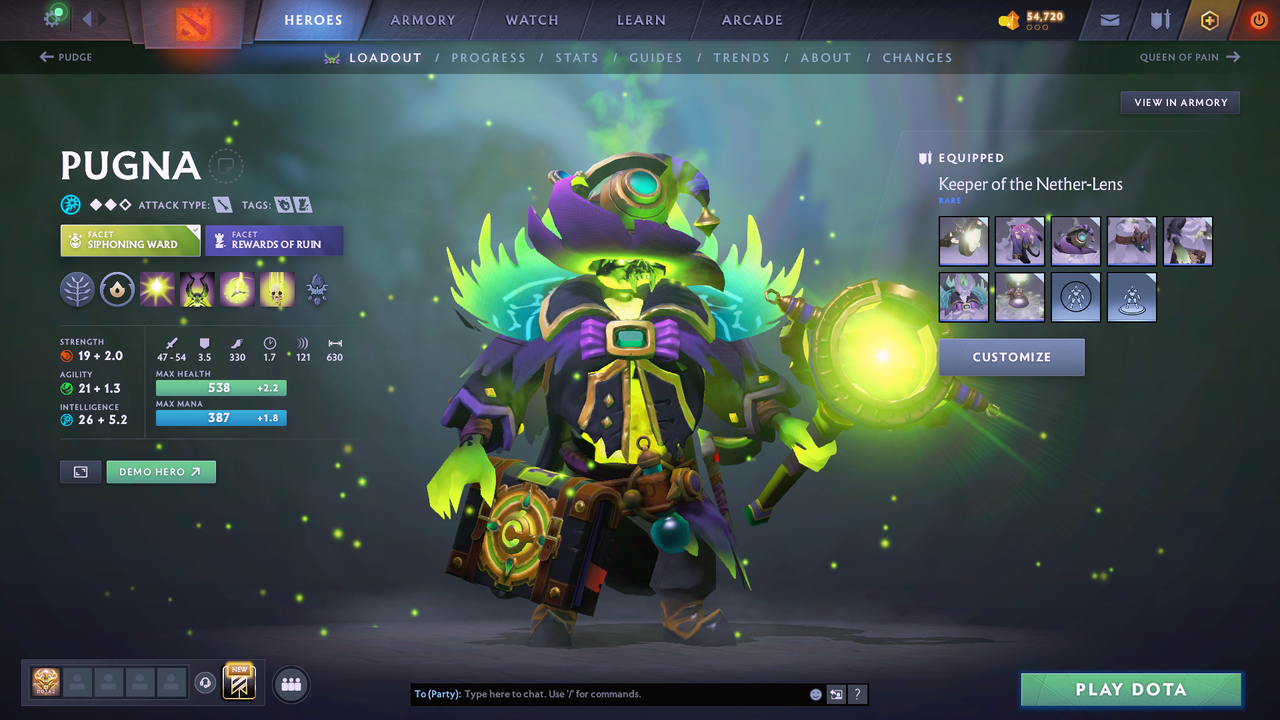Toggle the voice chat headset icon
1280x720 pixels.
[206, 683]
